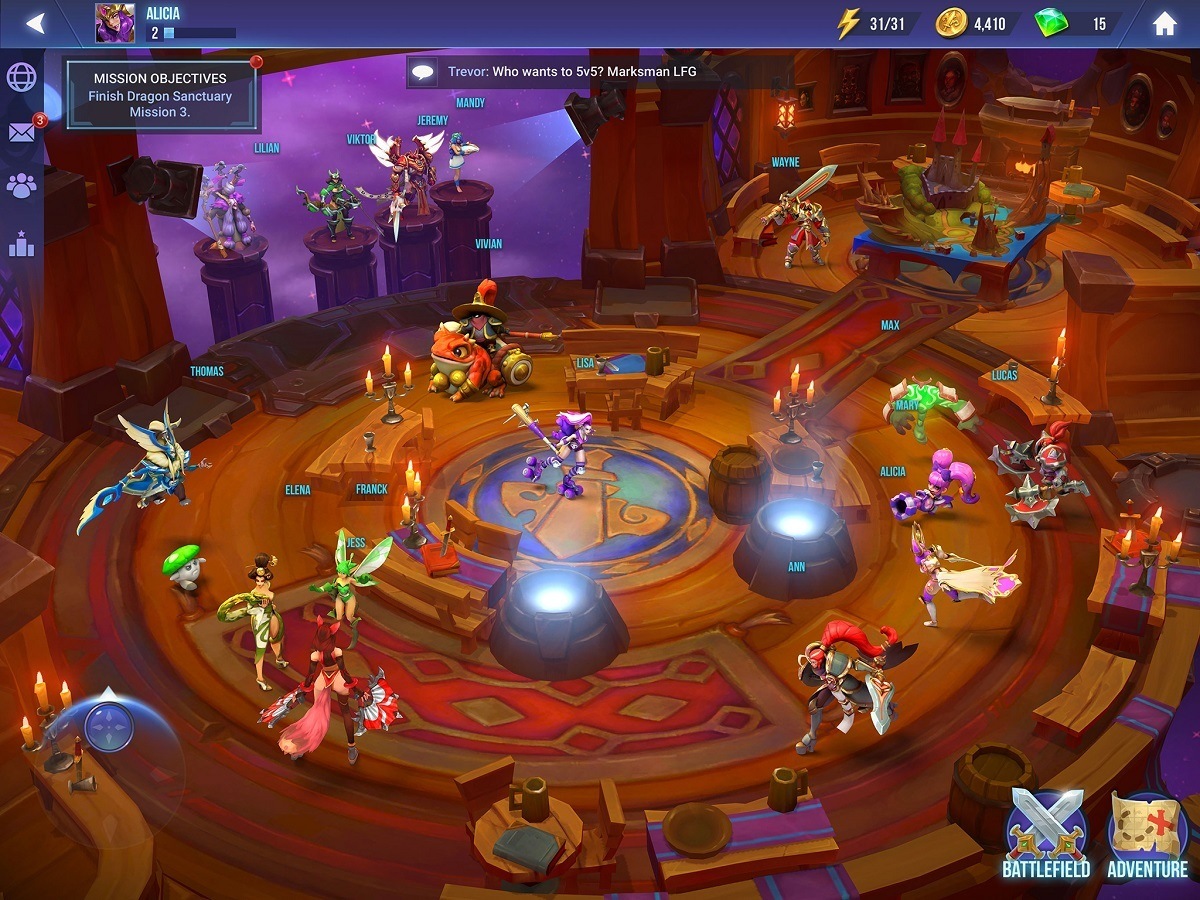Check the mail inbox envelope
Image resolution: width=1200 pixels, height=900 pixels.
click(x=21, y=132)
